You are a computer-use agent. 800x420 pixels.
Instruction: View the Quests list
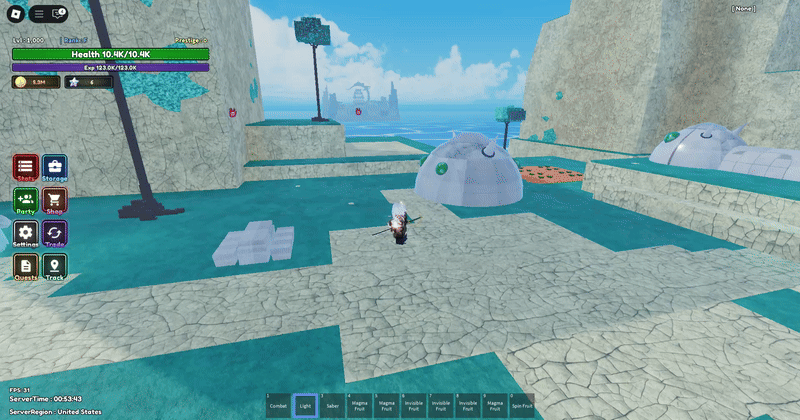[26, 267]
